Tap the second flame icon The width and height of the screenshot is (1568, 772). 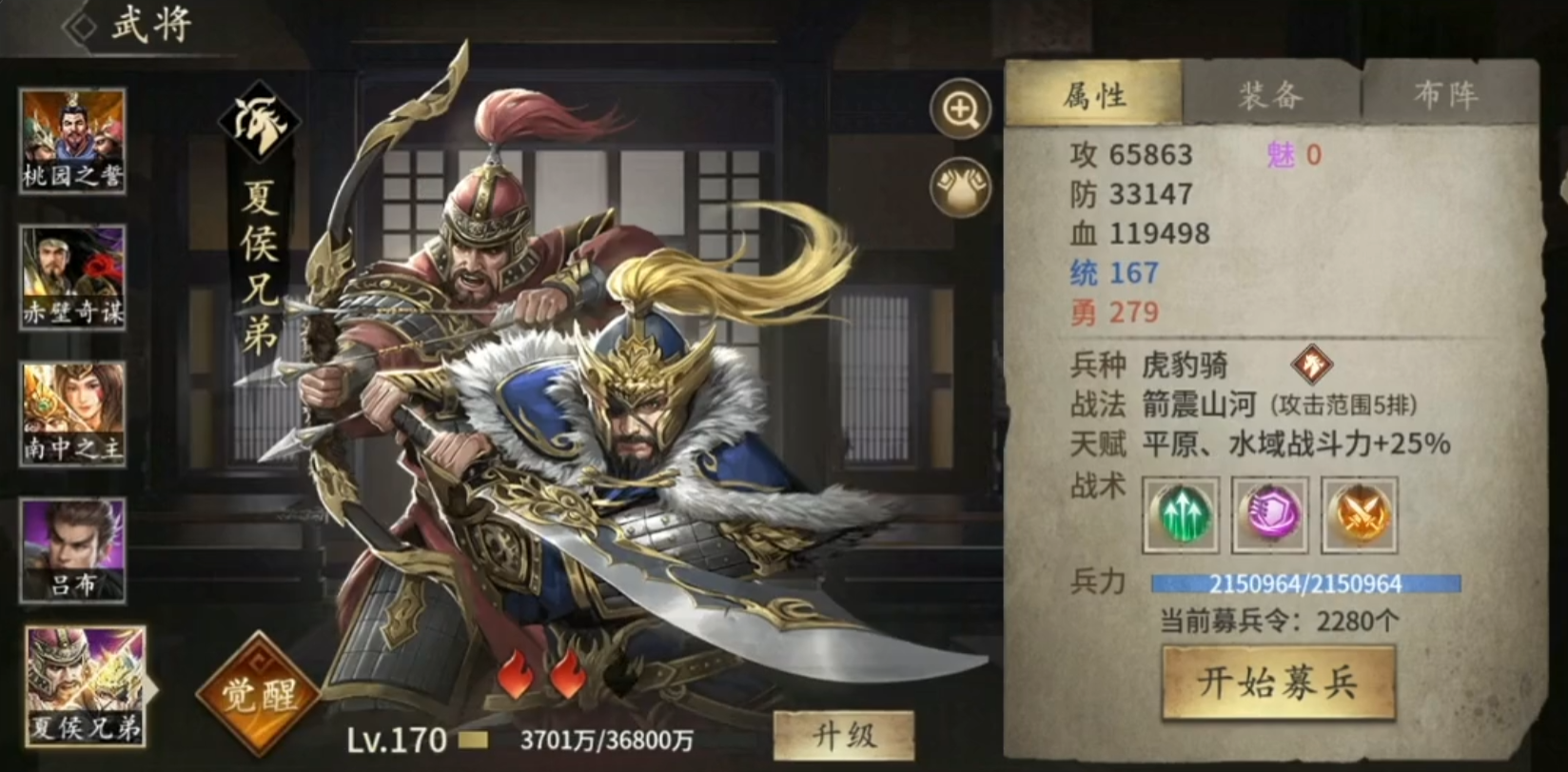pos(569,675)
